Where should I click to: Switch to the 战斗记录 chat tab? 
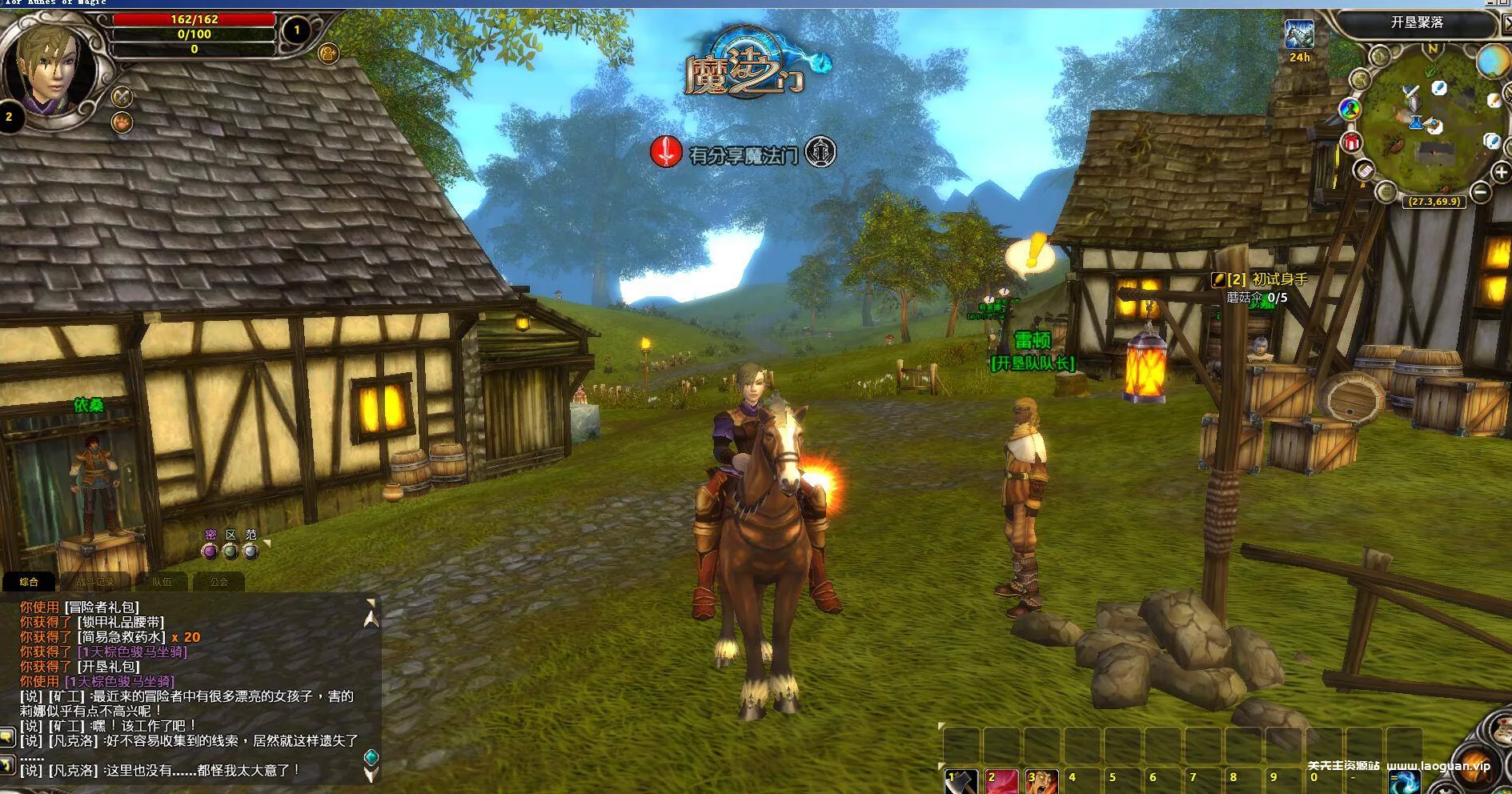[x=95, y=582]
